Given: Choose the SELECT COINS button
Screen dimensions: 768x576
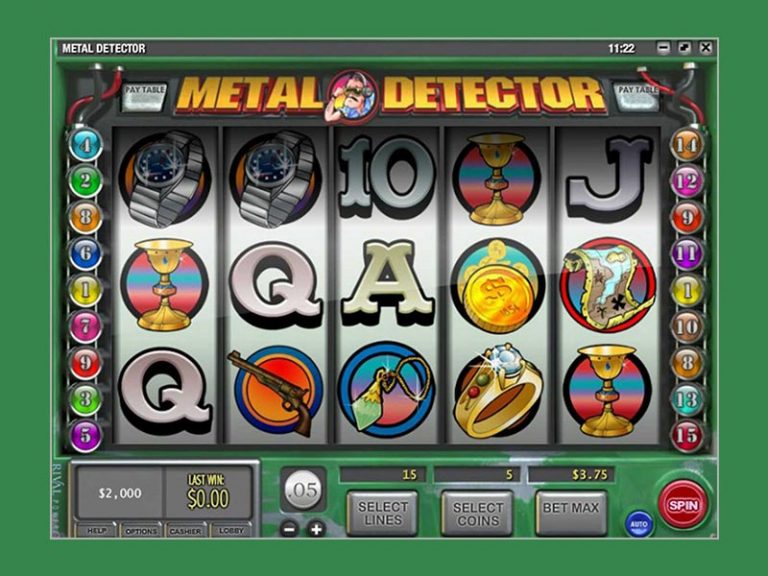Looking at the screenshot, I should coord(477,513).
